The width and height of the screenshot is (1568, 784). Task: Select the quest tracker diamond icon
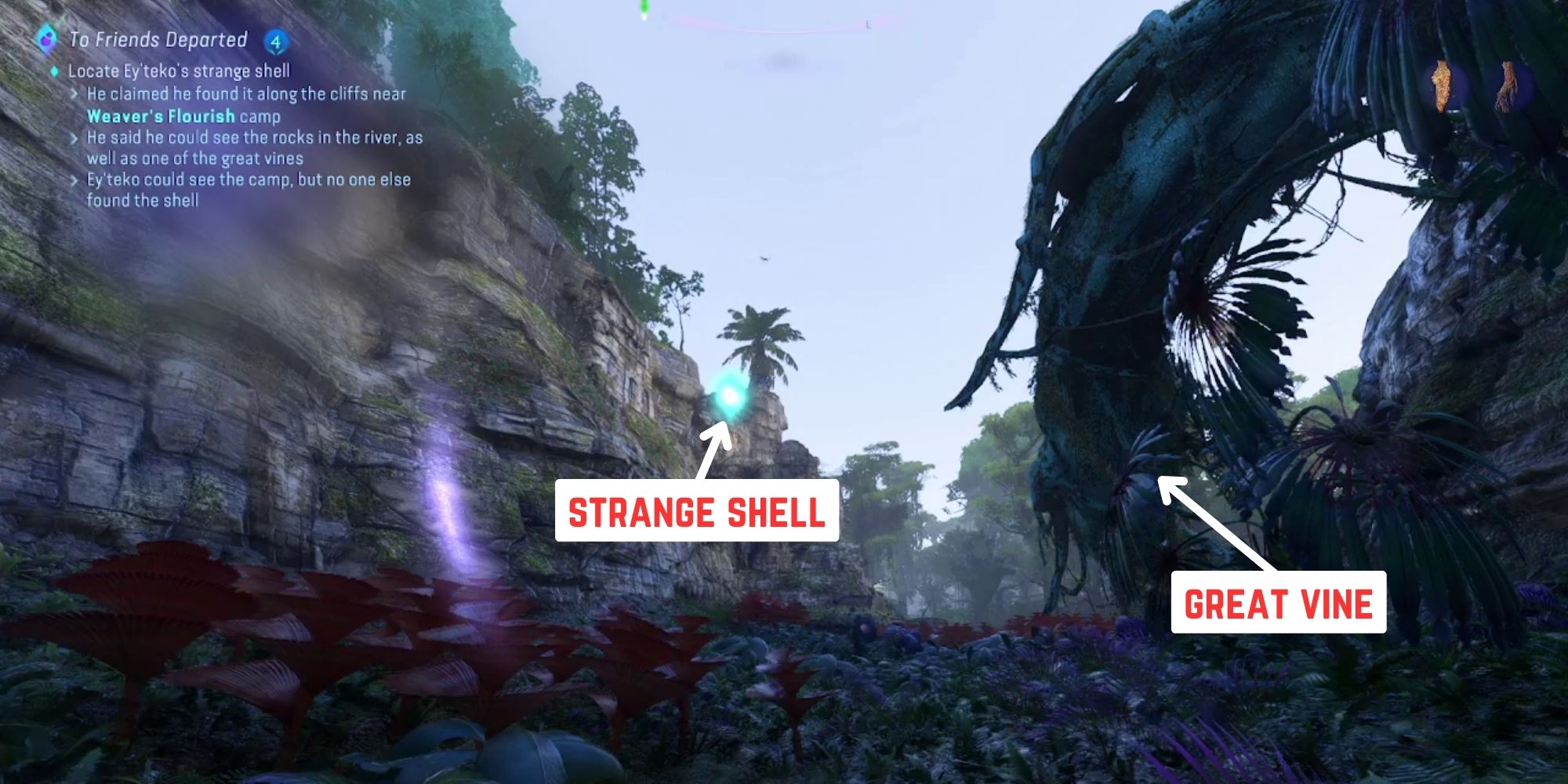[49, 37]
